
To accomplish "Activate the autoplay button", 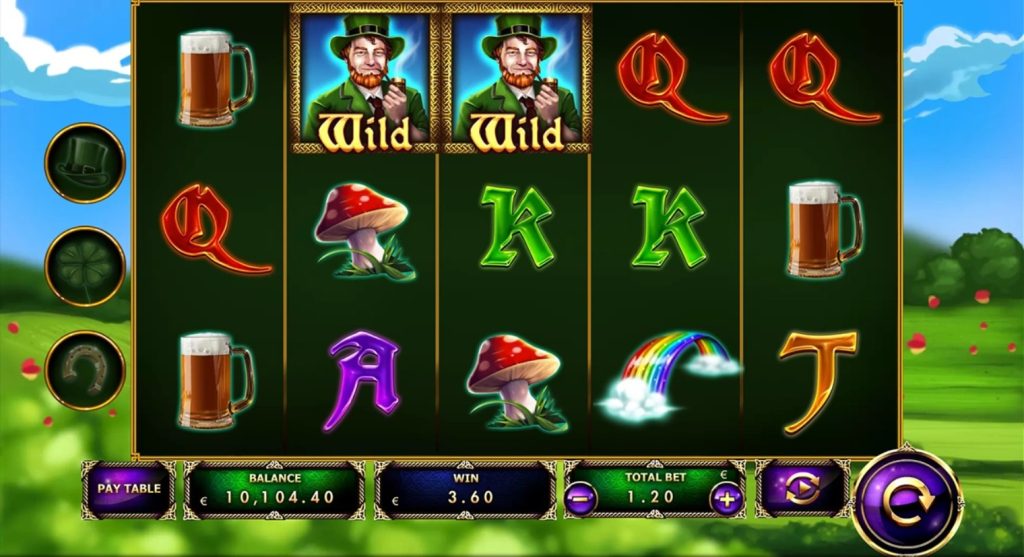I will [x=802, y=489].
